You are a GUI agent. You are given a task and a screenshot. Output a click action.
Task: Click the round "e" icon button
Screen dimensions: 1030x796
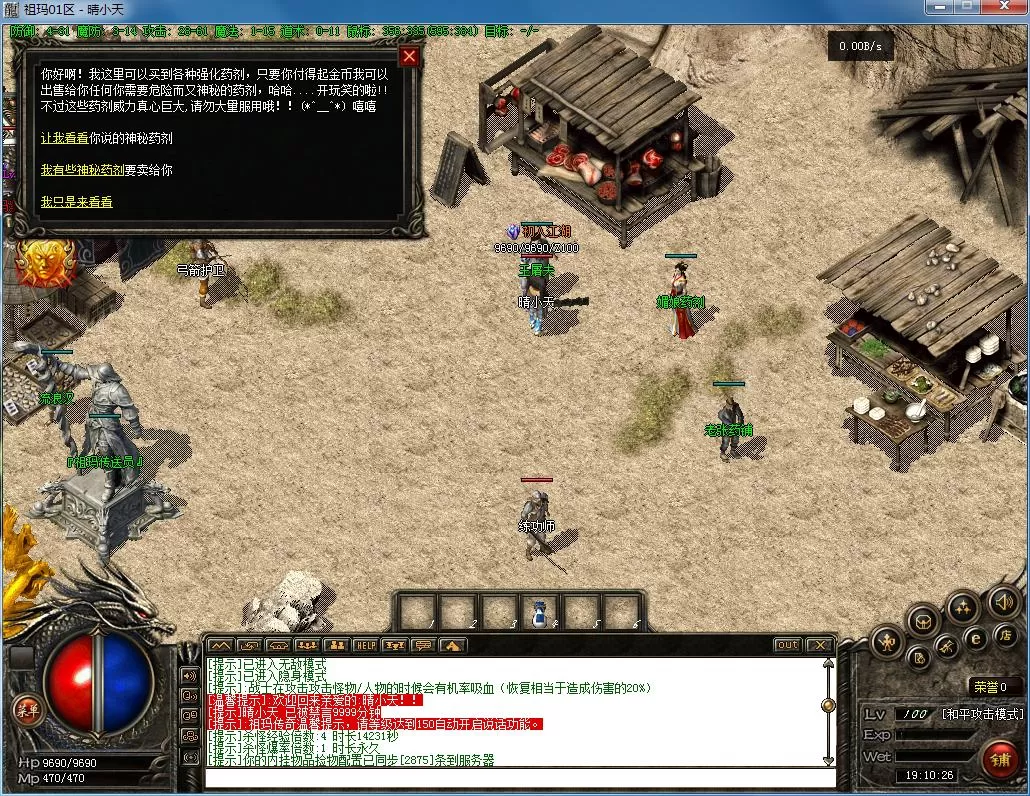[975, 636]
